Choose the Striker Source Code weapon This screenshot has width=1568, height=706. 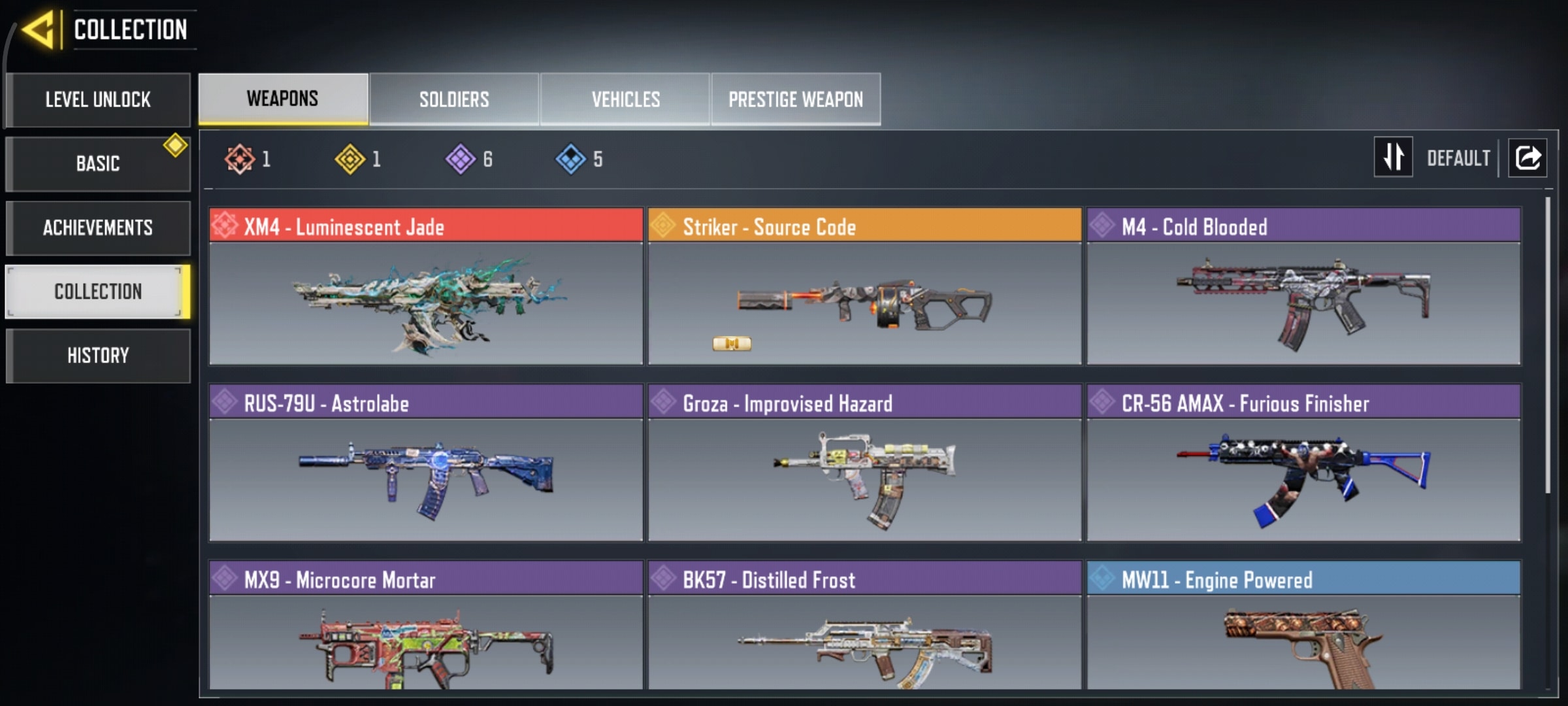(x=864, y=288)
